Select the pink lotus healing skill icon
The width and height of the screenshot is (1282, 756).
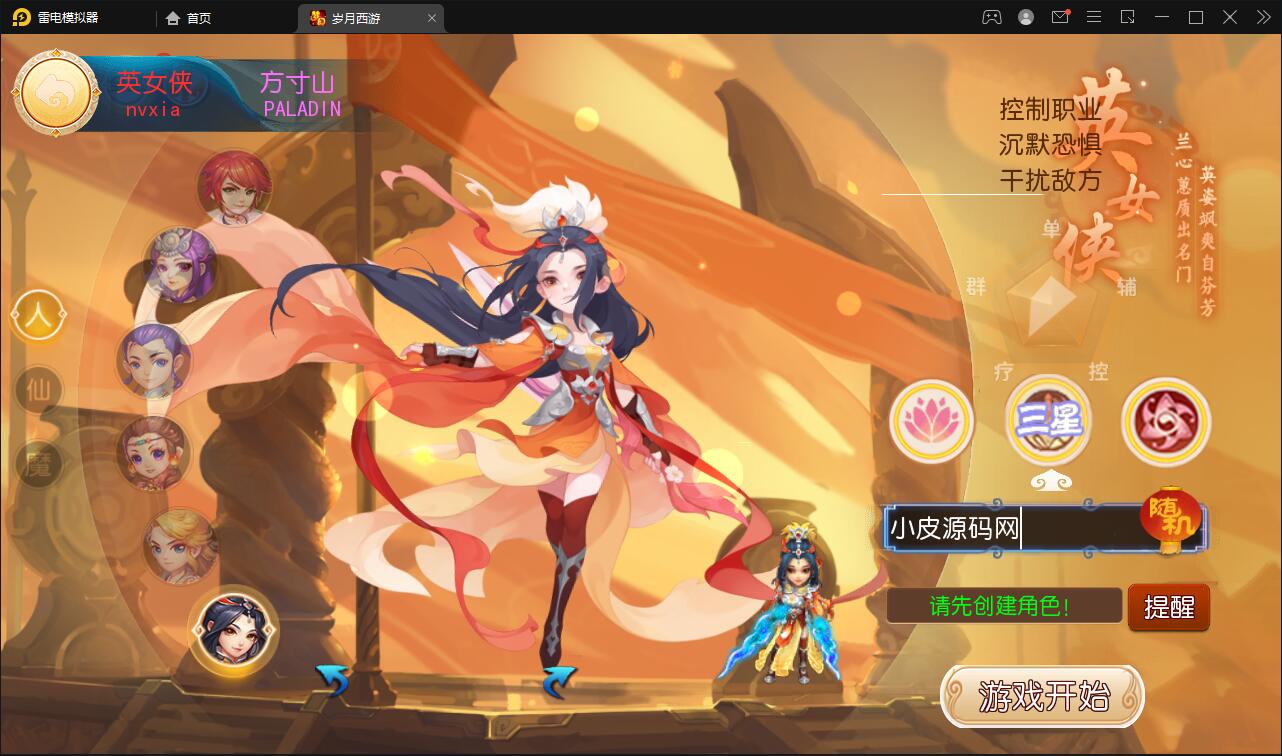click(x=931, y=421)
